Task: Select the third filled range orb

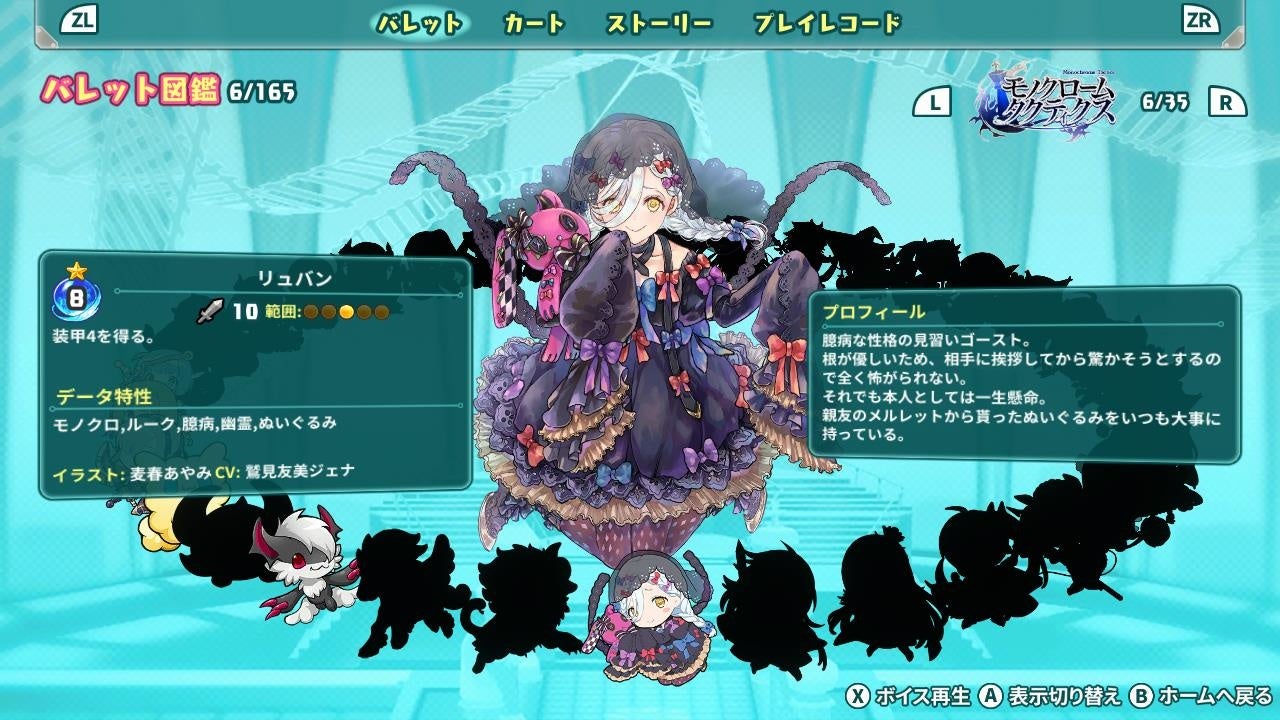Action: 345,311
